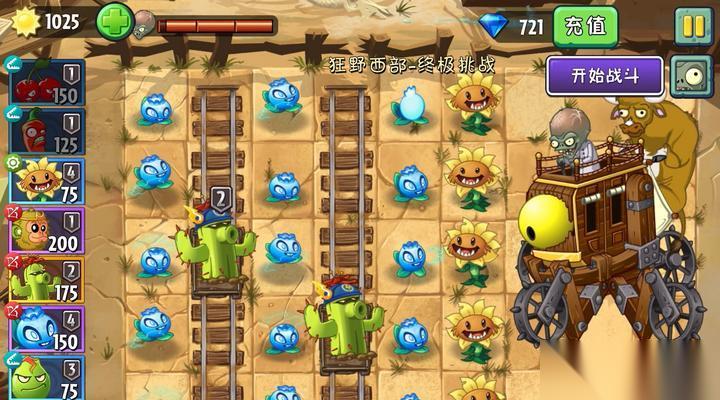Pick the green plant packet at bottom

46,376
